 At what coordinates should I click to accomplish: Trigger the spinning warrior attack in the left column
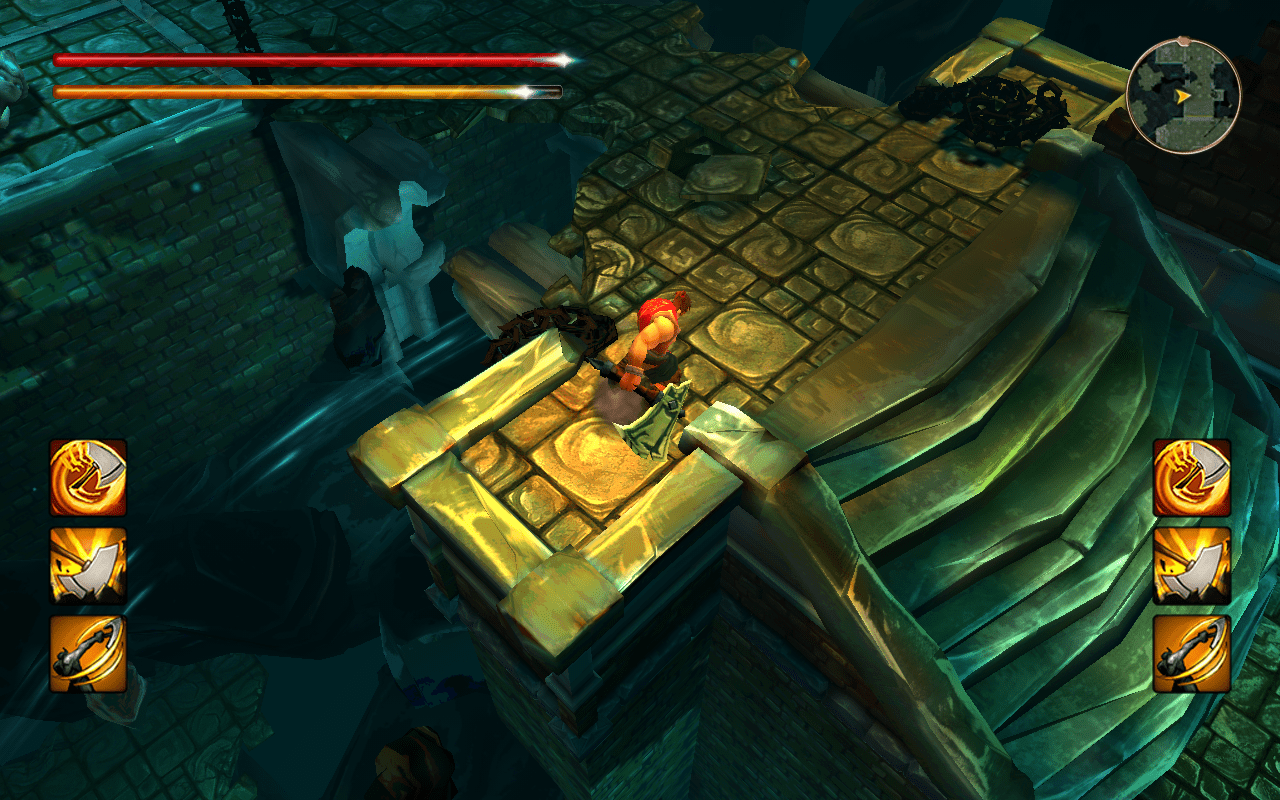(88, 654)
